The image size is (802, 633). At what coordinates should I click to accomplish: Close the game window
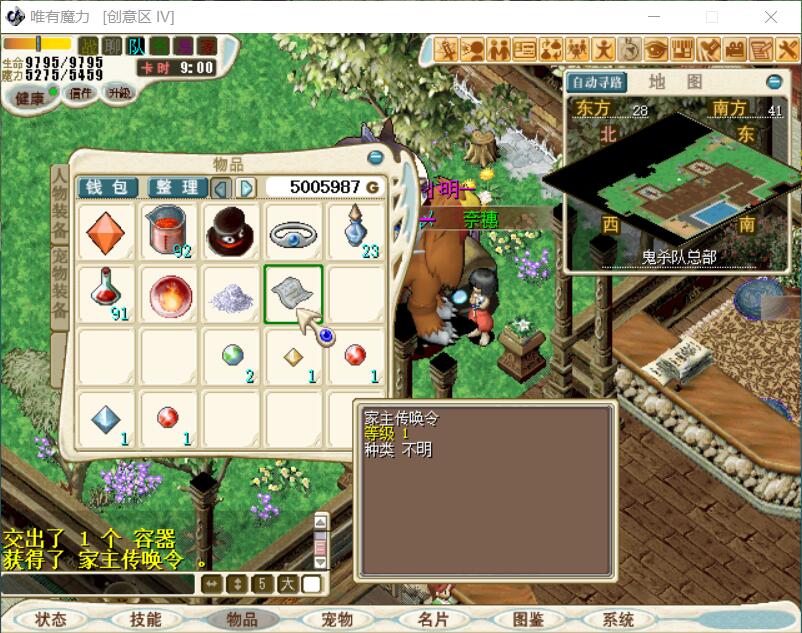click(x=771, y=17)
